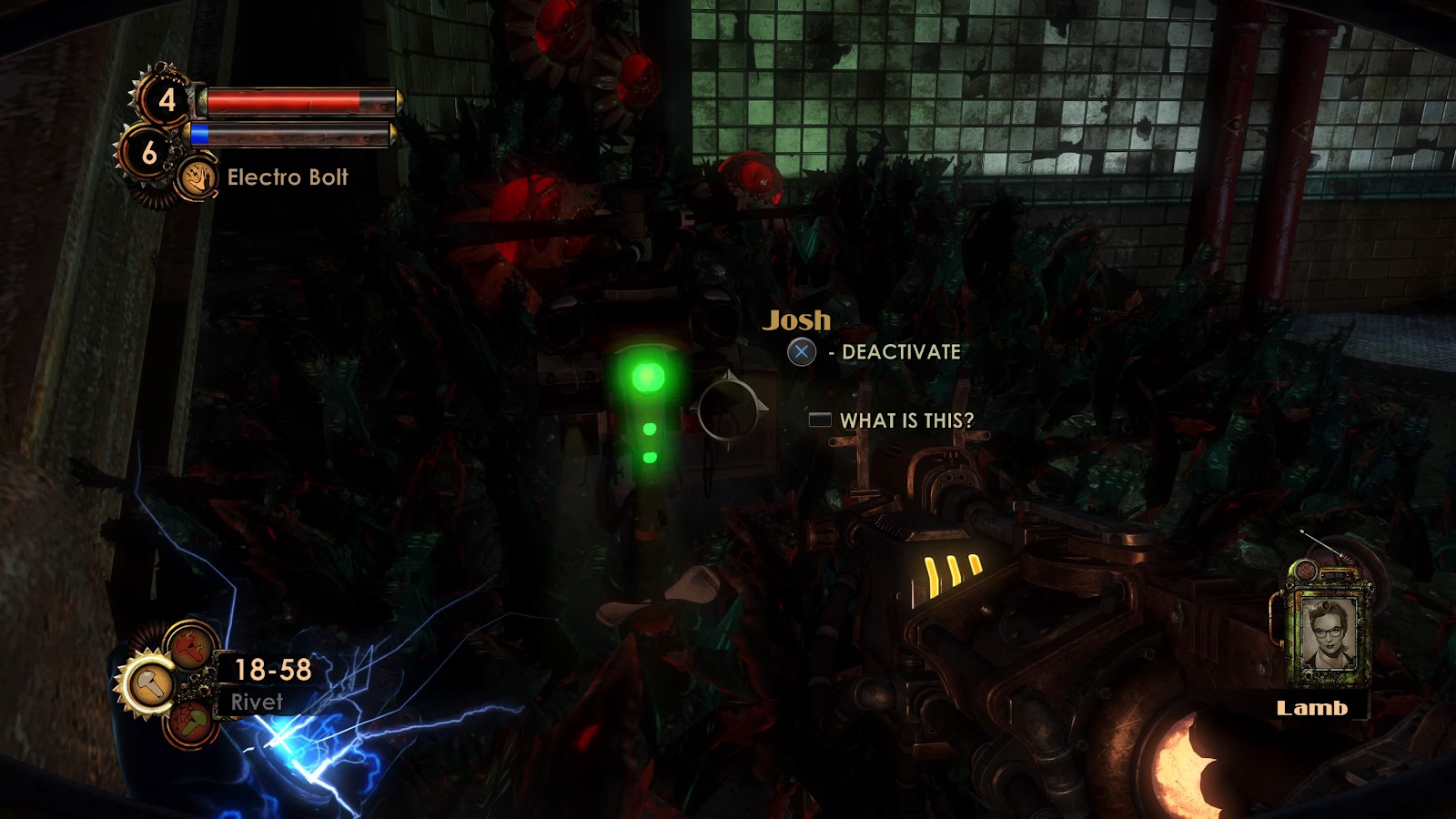Viewport: 1456px width, 819px height.
Task: Select the Electro Bolt plasmid icon
Action: [x=197, y=177]
